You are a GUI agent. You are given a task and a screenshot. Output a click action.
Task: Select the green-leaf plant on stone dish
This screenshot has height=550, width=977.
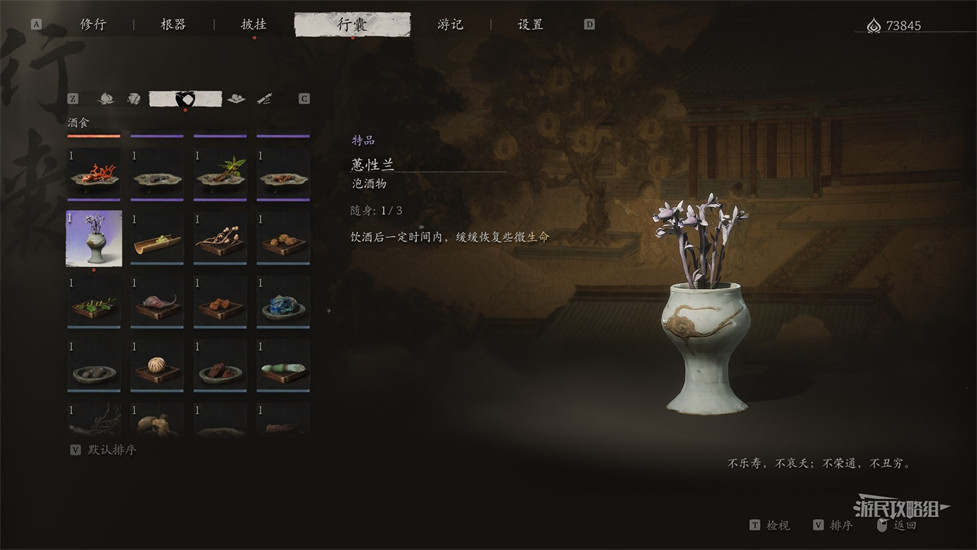220,174
